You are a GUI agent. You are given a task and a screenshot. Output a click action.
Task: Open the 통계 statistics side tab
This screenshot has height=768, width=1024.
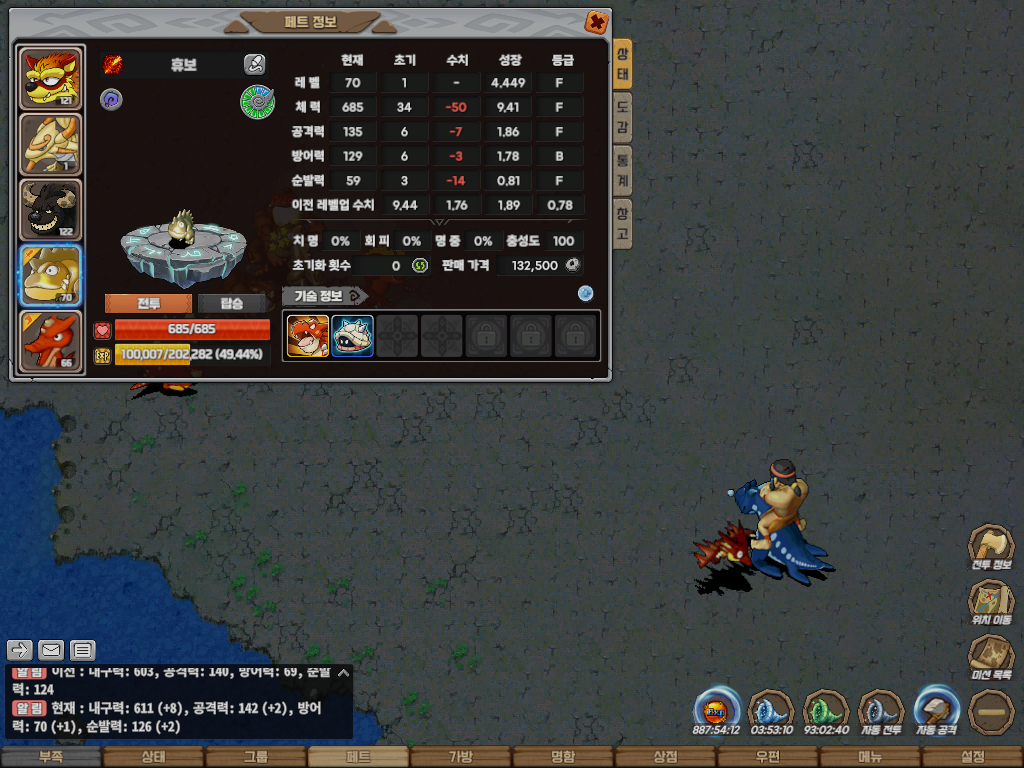coord(622,170)
